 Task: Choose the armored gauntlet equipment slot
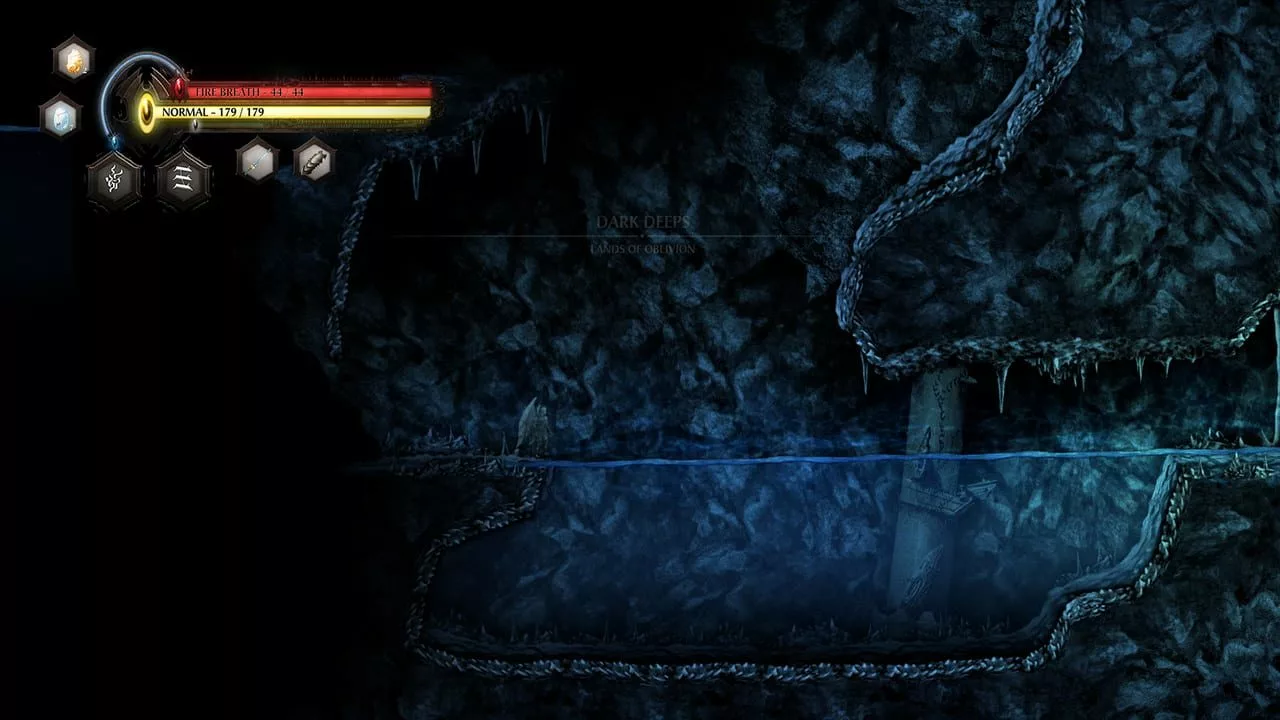pos(314,160)
